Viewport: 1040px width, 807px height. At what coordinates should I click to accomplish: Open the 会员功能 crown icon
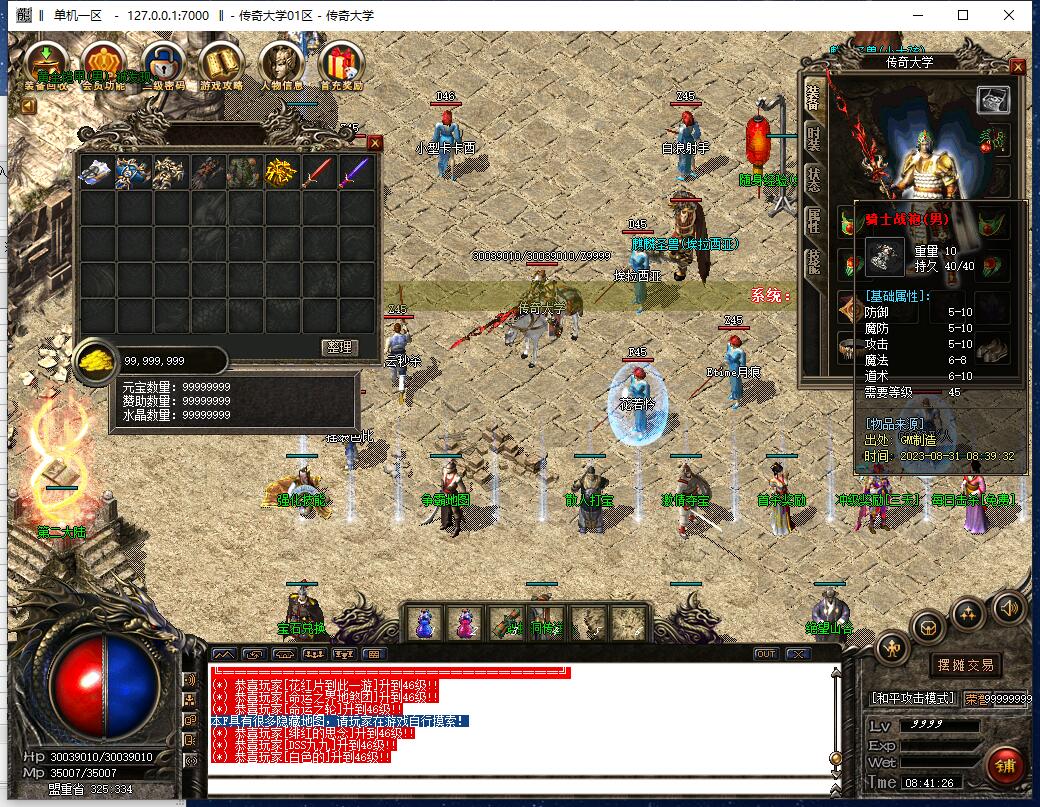(104, 64)
